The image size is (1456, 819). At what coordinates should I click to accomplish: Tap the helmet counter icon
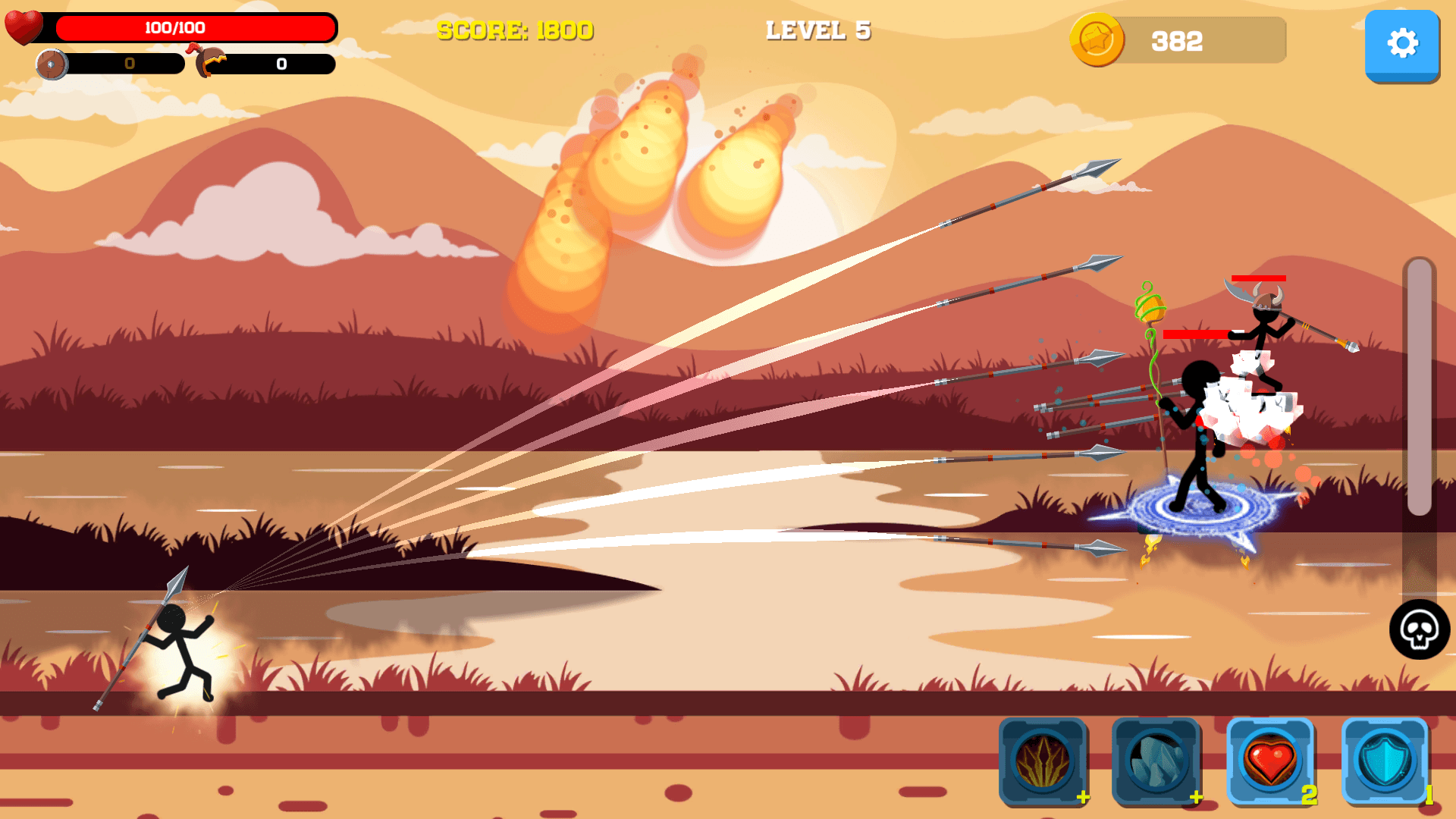click(x=205, y=61)
